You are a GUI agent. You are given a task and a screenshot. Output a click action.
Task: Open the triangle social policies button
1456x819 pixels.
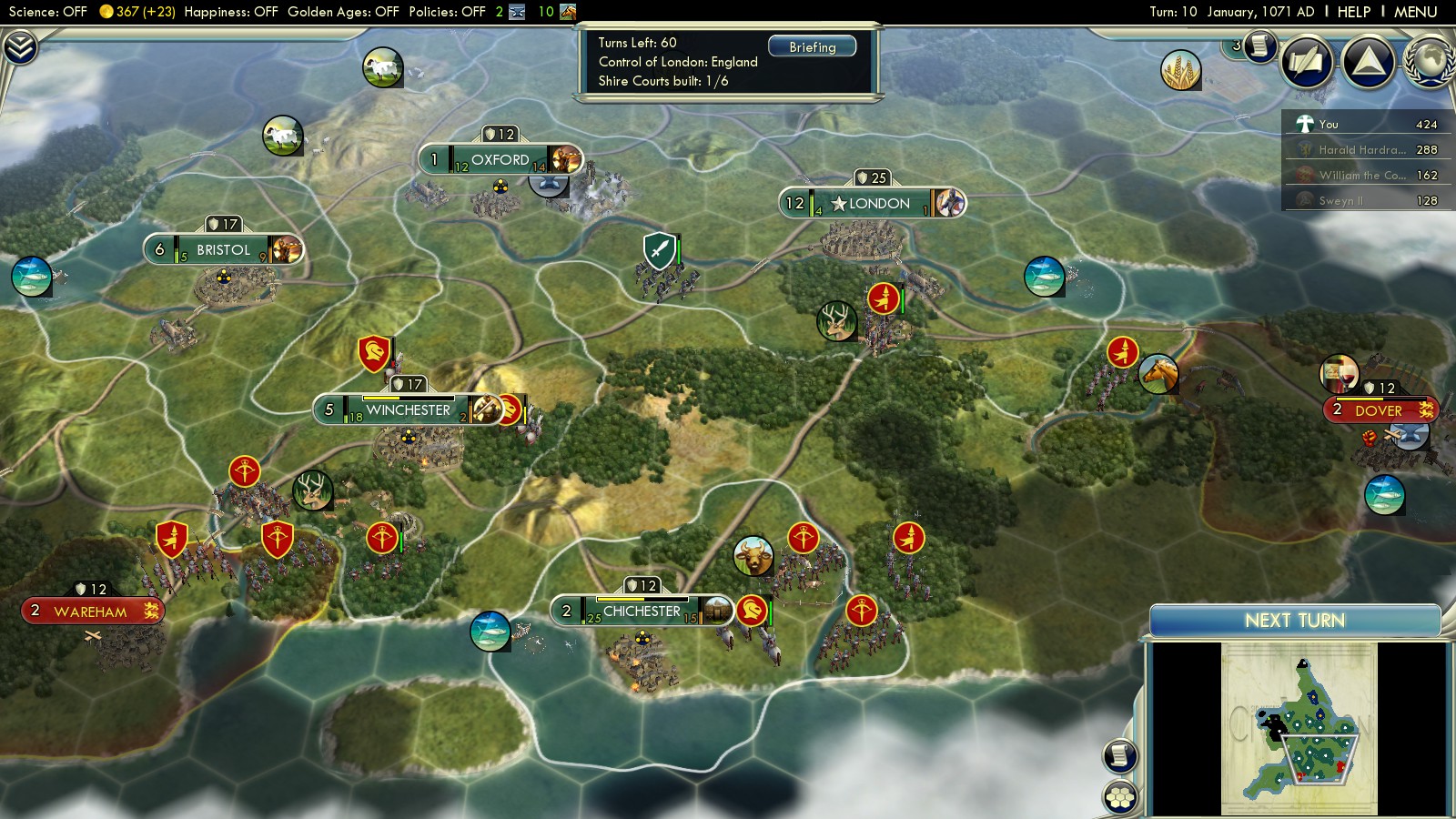[x=1369, y=62]
